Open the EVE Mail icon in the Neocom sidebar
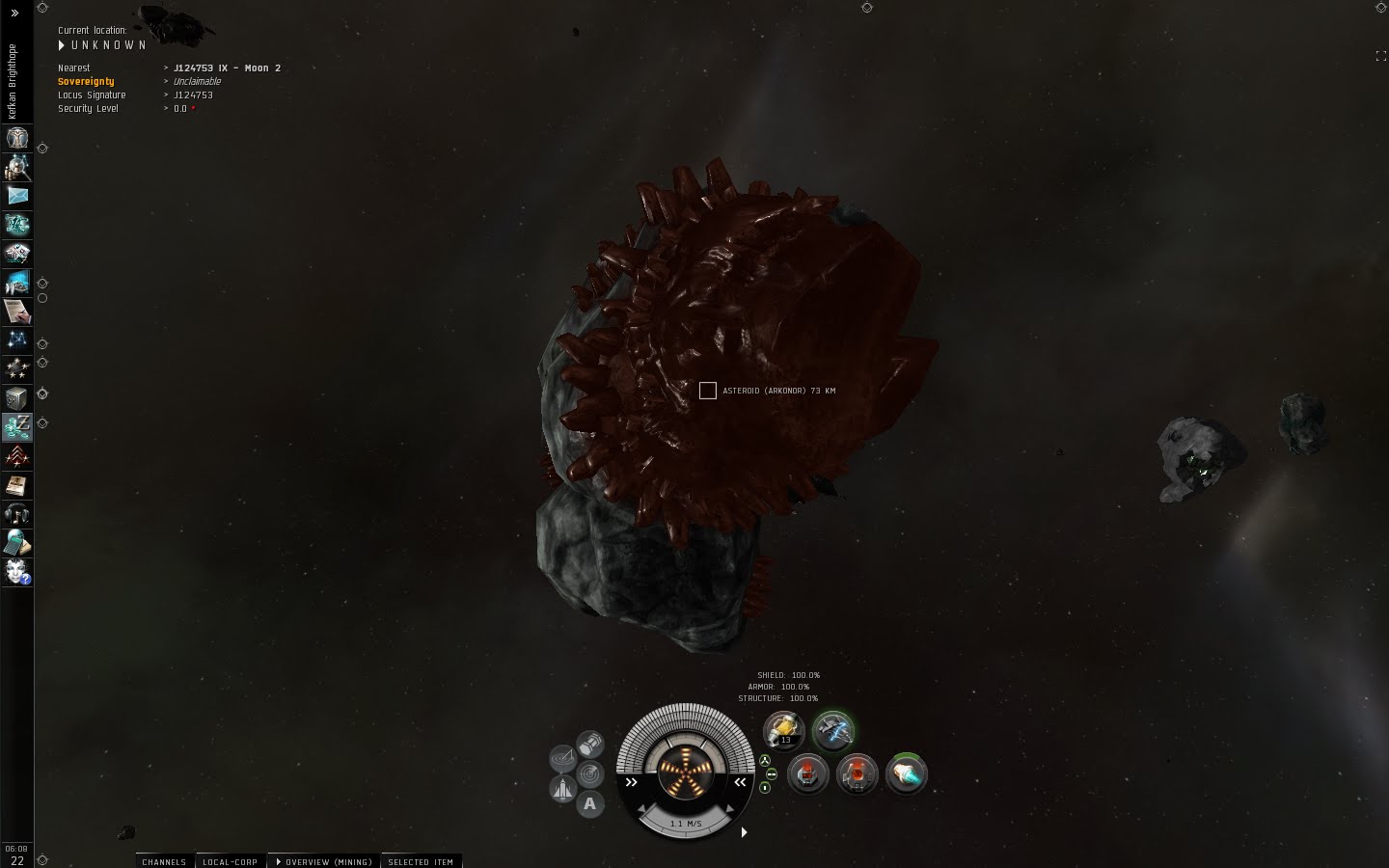This screenshot has height=868, width=1389. (16, 196)
